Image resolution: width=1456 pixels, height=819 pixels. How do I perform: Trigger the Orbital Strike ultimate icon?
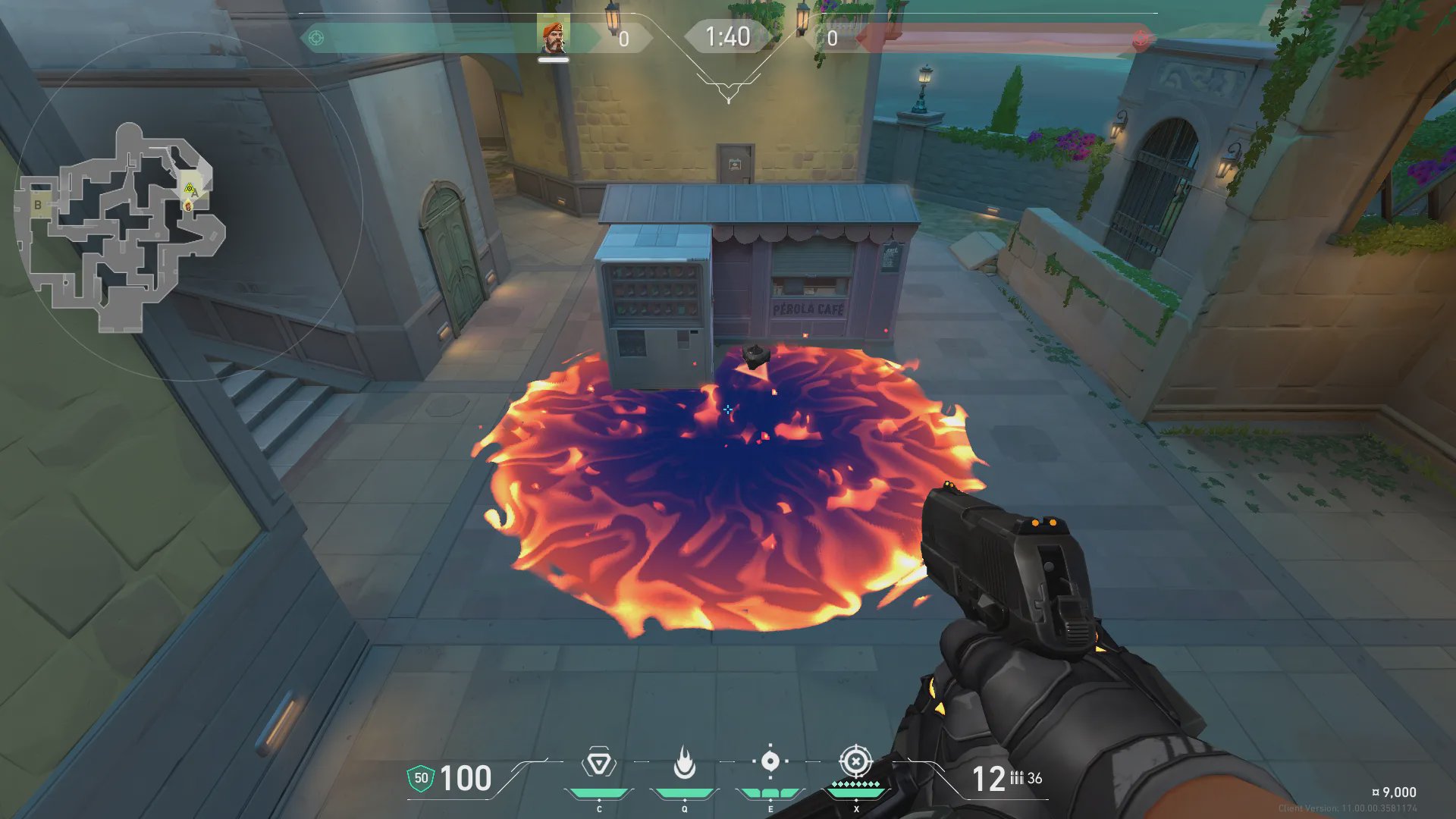click(856, 761)
